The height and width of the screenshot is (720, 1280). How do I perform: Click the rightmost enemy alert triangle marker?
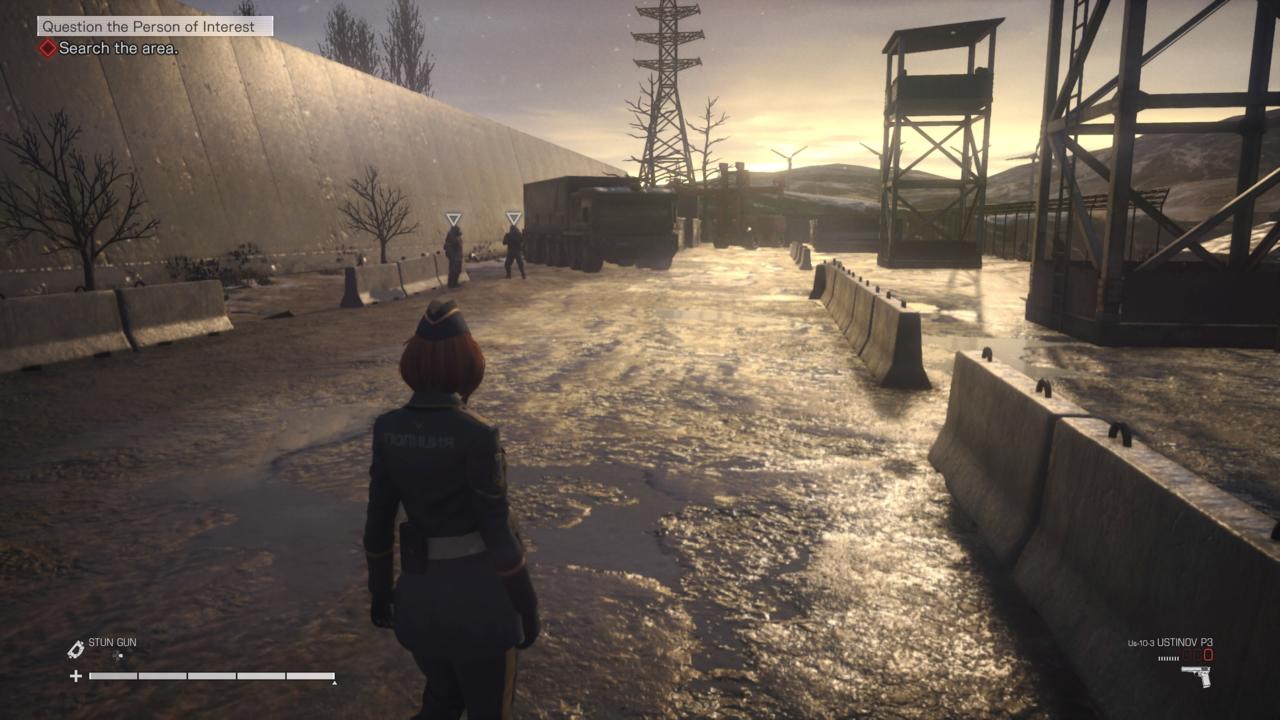[516, 215]
